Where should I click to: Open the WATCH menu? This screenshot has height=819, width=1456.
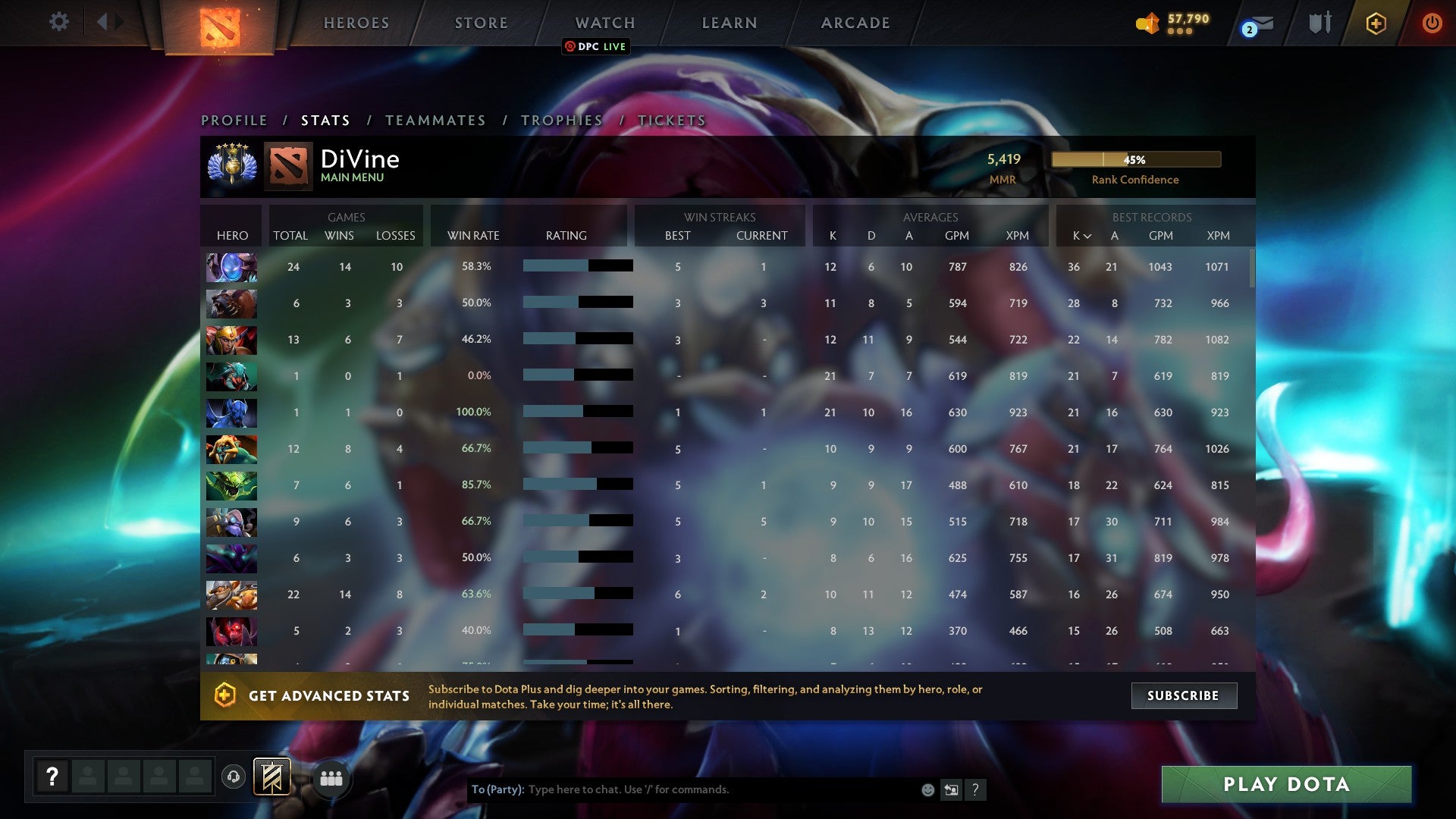(604, 23)
